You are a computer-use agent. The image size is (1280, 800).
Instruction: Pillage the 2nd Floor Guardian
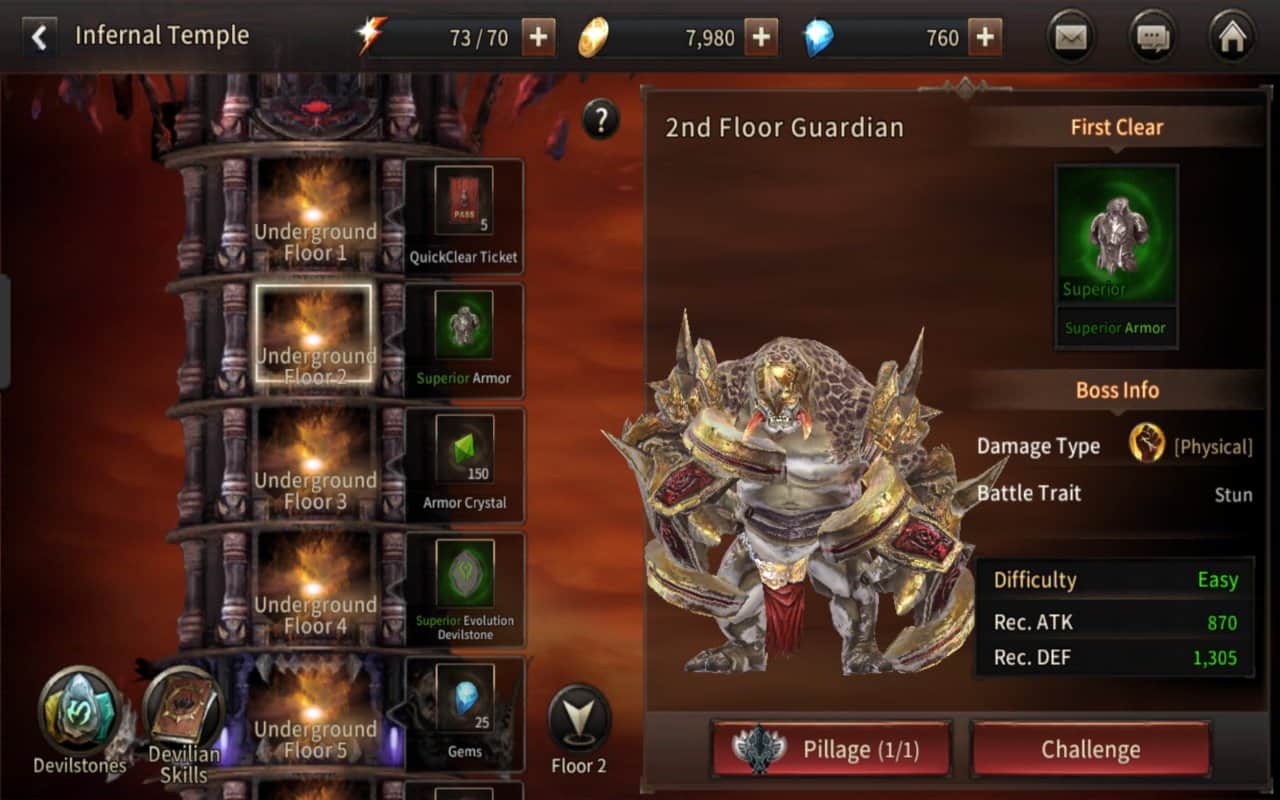(831, 749)
